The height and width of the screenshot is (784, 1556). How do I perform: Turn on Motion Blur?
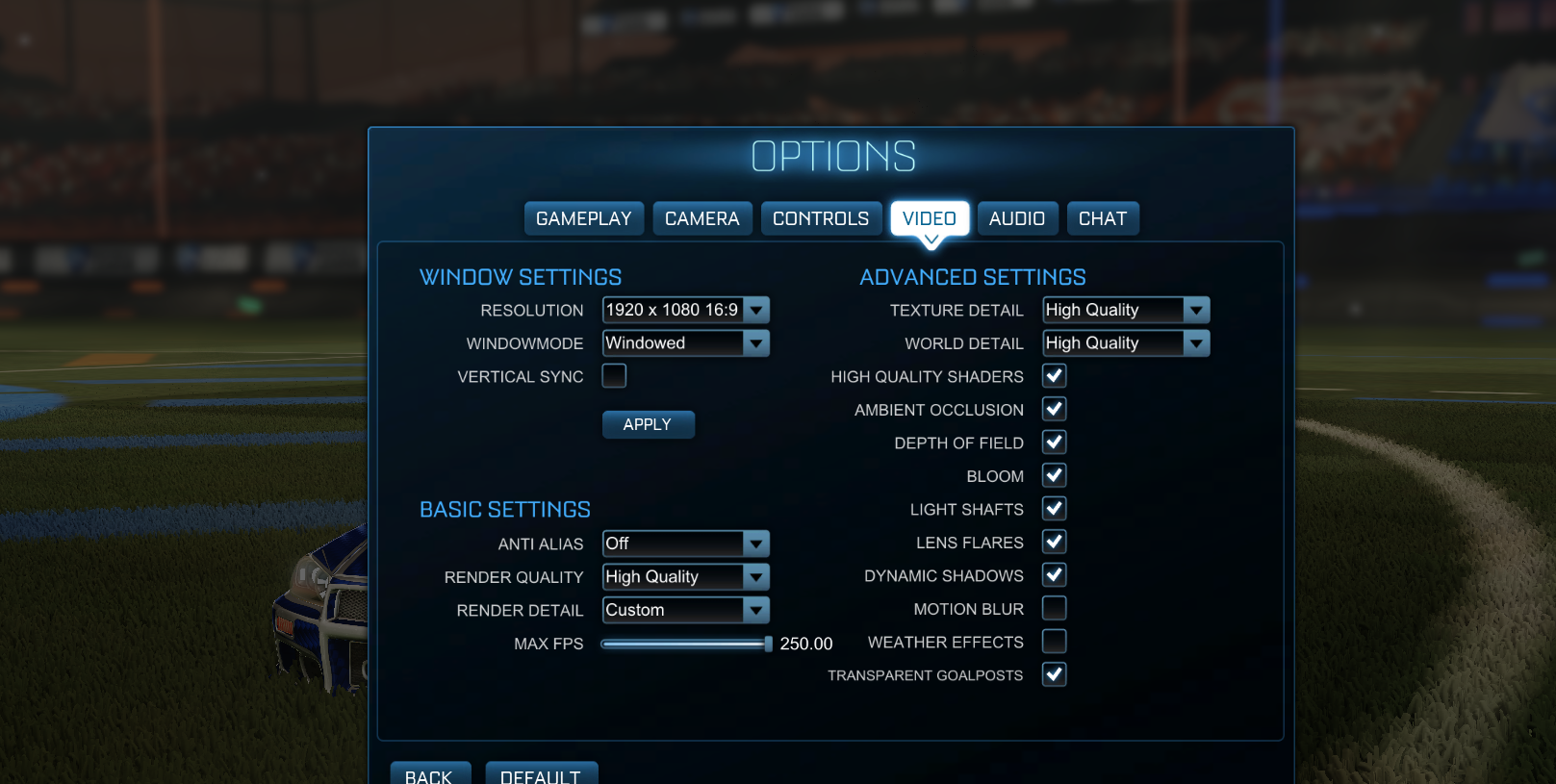coord(1054,608)
